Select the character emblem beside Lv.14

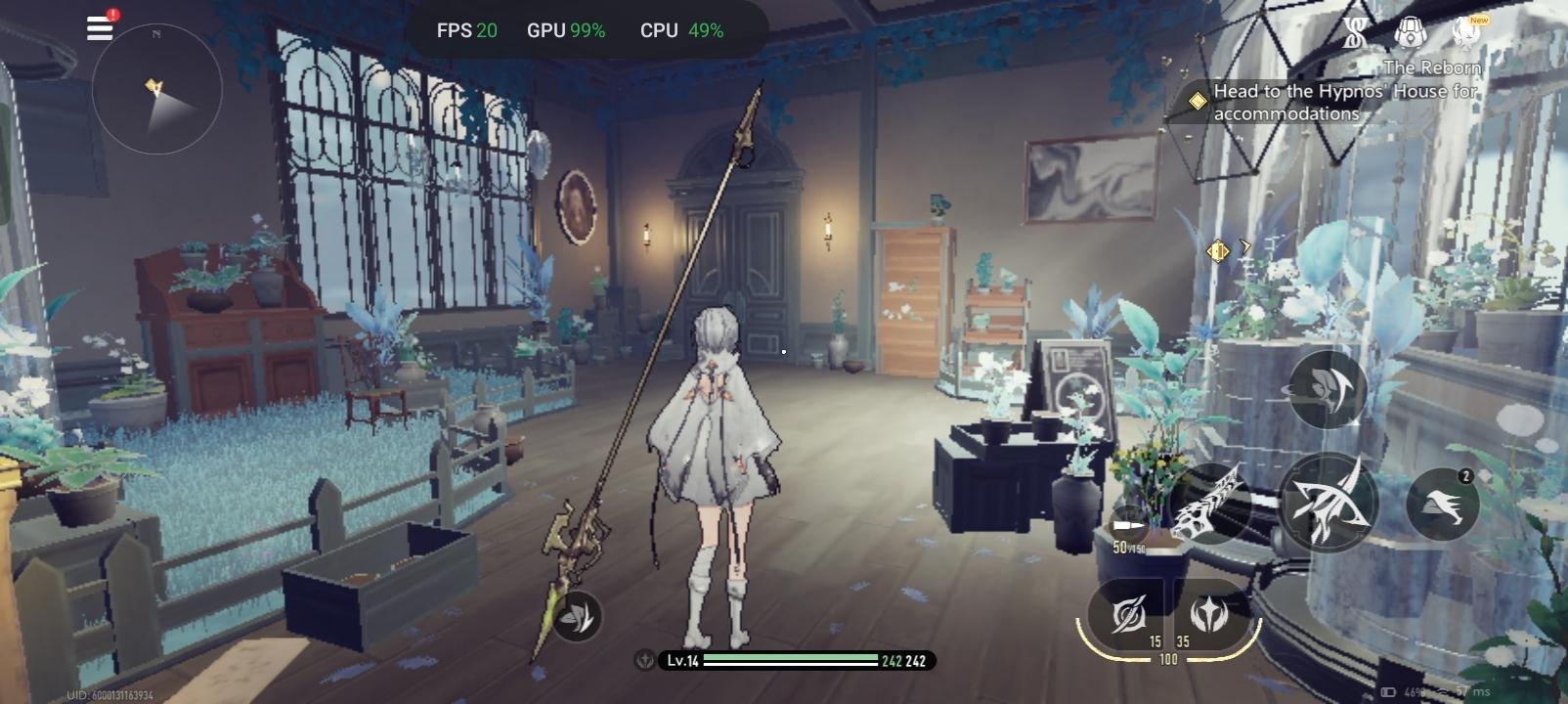point(645,661)
